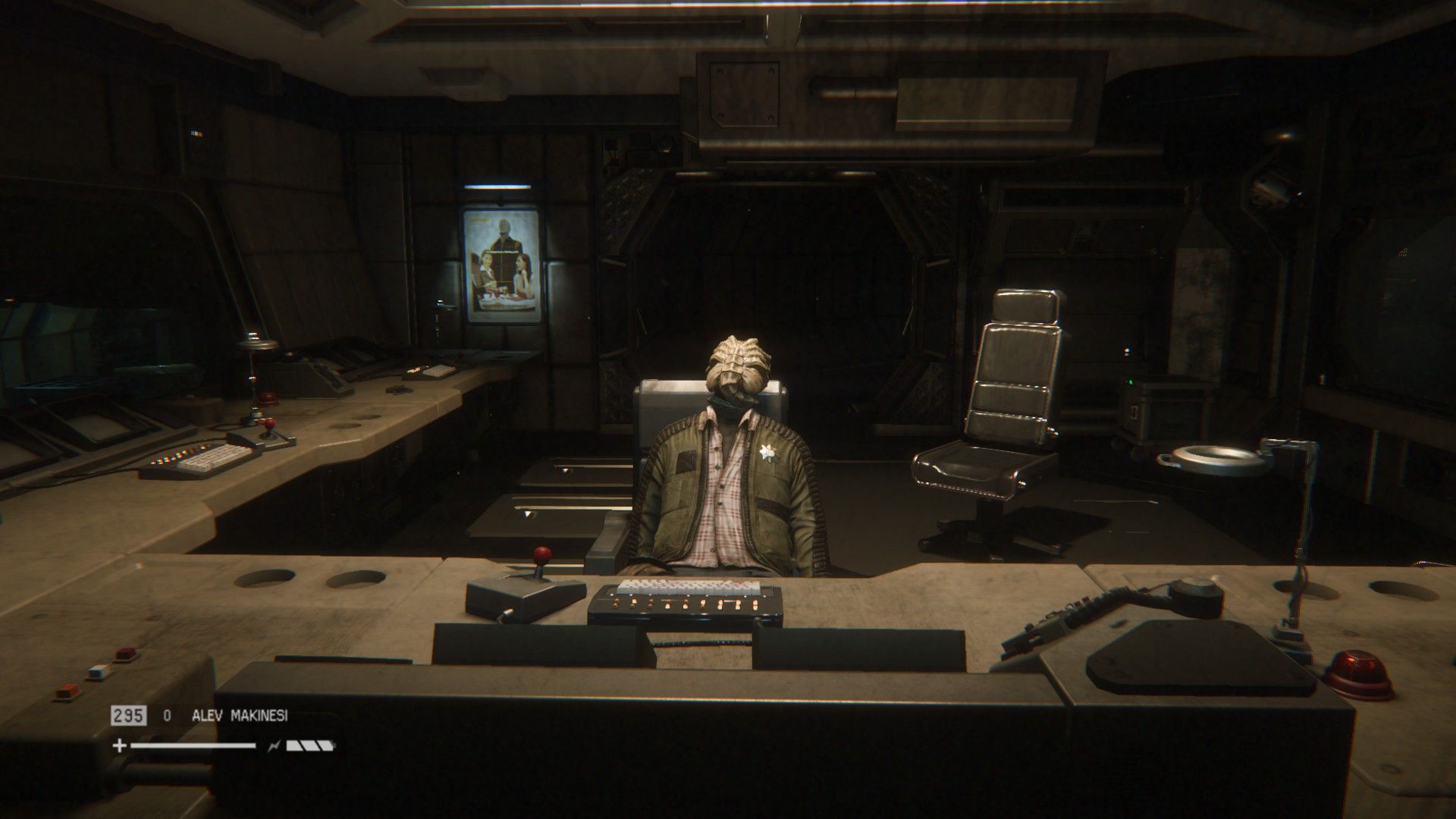Click the rightmost battery charge segment
This screenshot has height=819, width=1456.
tap(328, 745)
